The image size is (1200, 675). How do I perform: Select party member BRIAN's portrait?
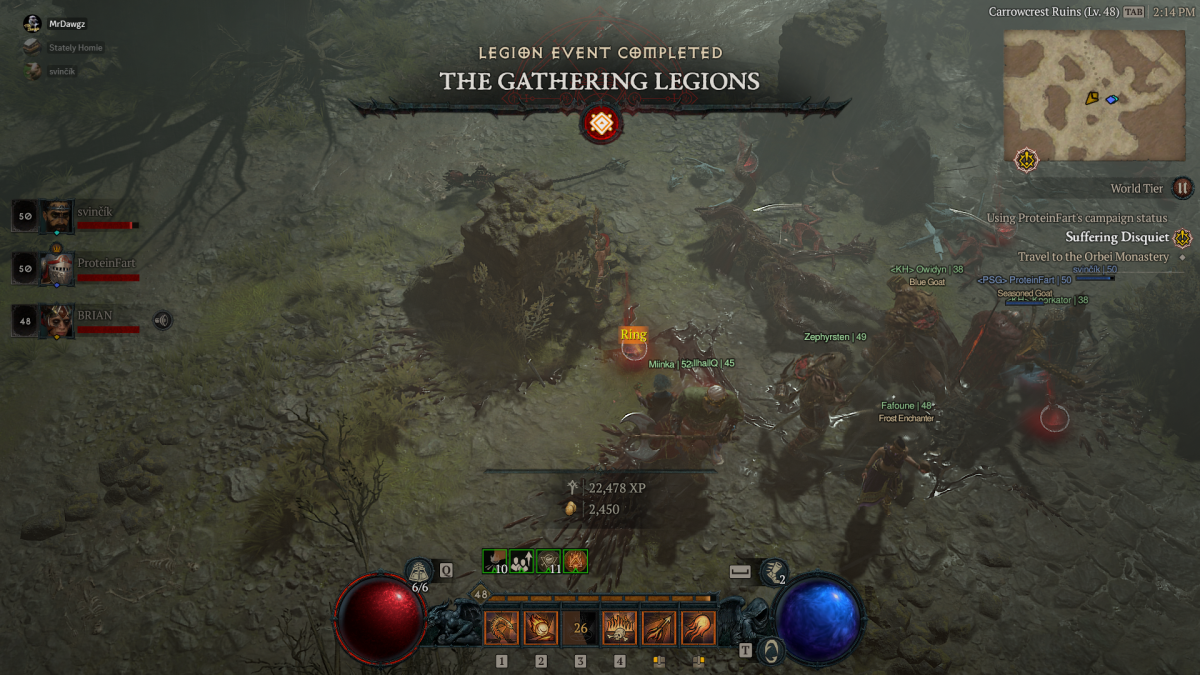coord(58,321)
